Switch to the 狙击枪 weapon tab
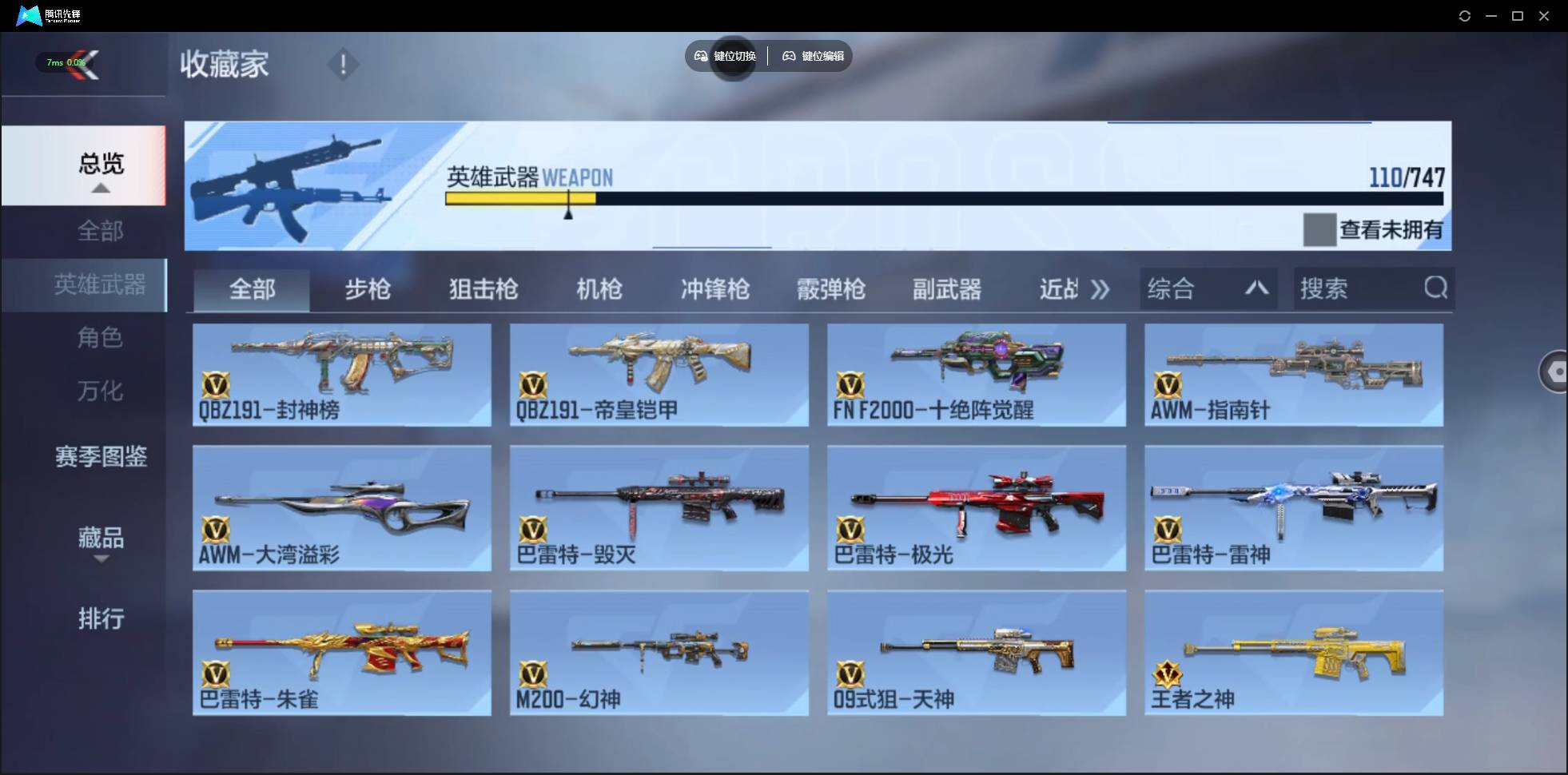This screenshot has height=775, width=1568. tap(483, 289)
